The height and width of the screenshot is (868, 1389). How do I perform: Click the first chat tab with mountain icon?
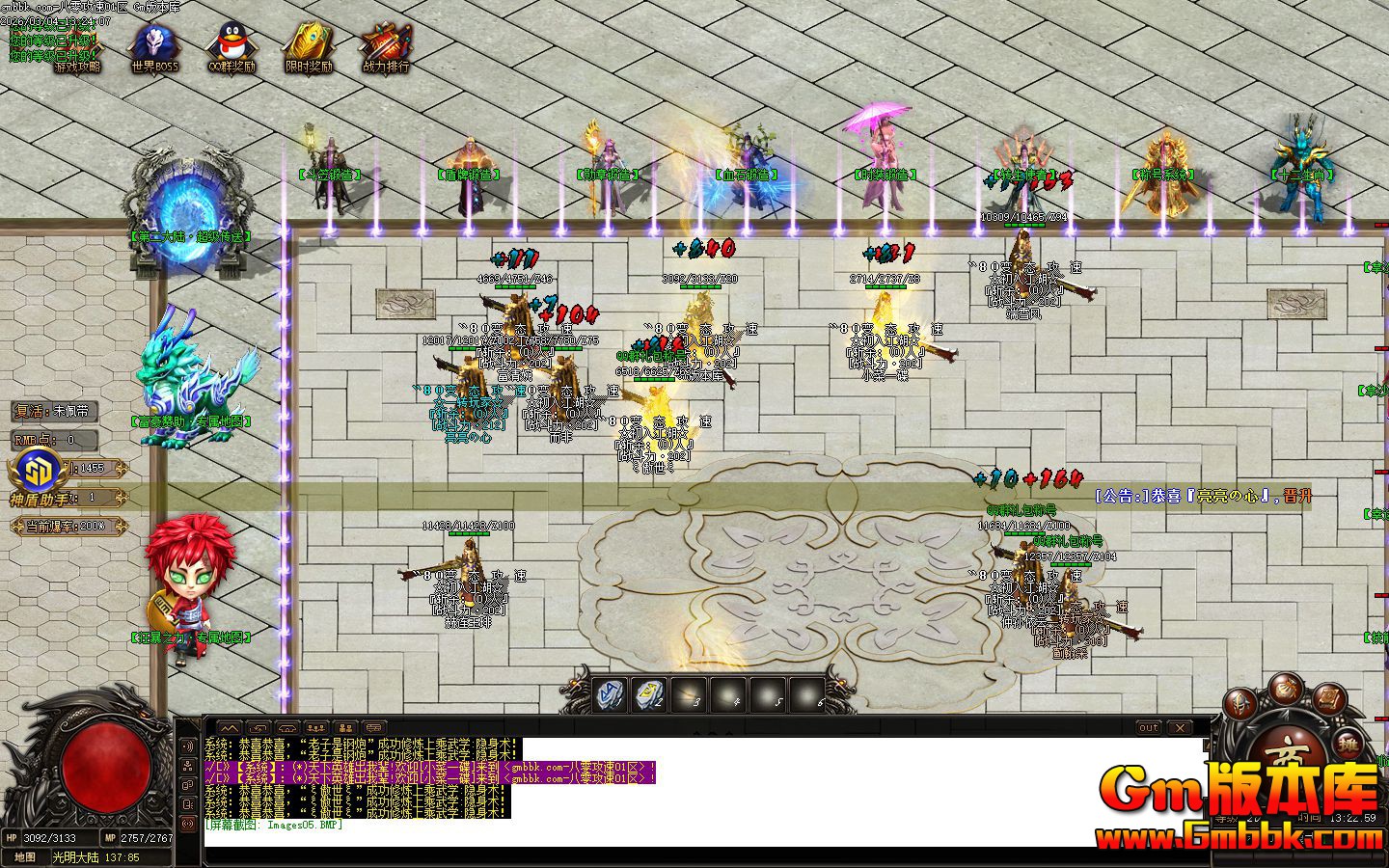(230, 727)
